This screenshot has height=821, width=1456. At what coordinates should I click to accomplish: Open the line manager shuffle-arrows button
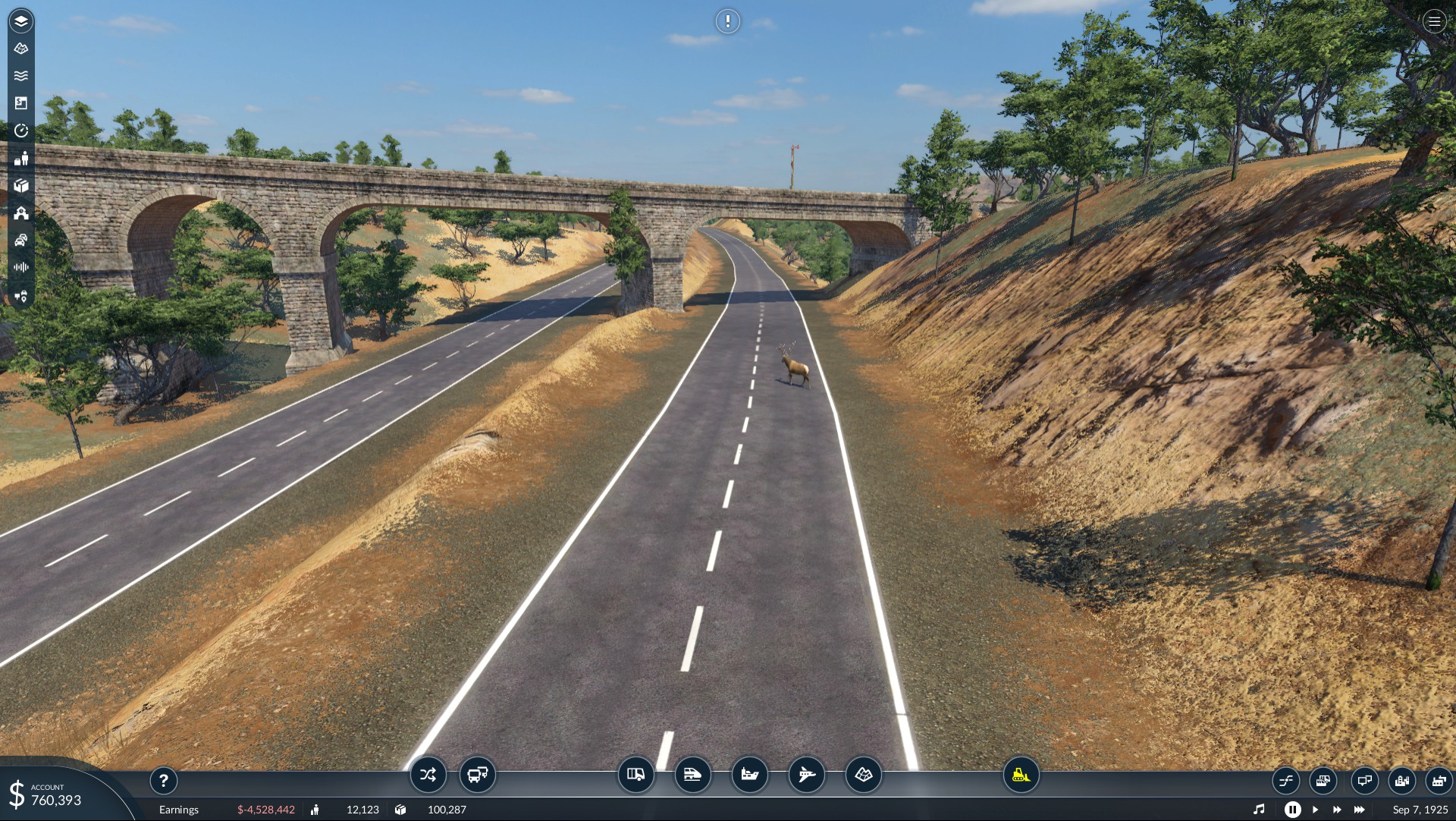click(x=428, y=775)
